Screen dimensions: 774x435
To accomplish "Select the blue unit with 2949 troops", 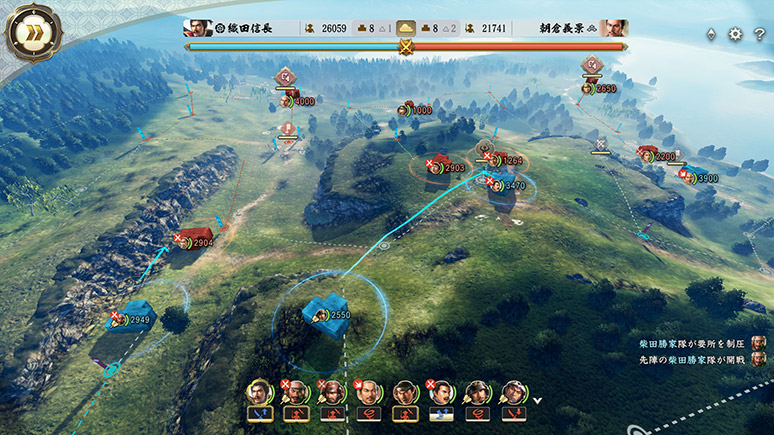I will pos(130,320).
